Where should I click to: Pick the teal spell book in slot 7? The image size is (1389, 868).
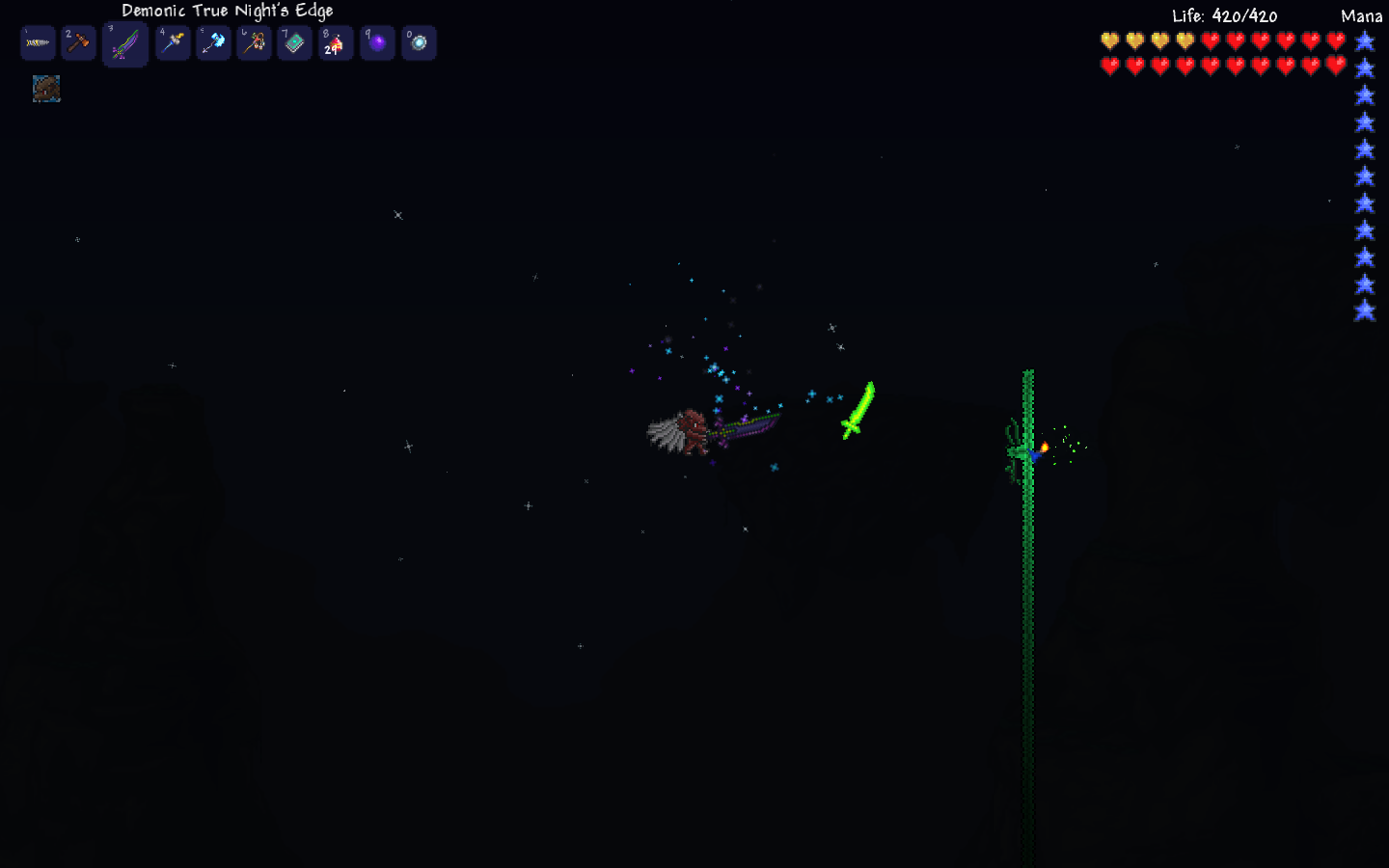[295, 43]
